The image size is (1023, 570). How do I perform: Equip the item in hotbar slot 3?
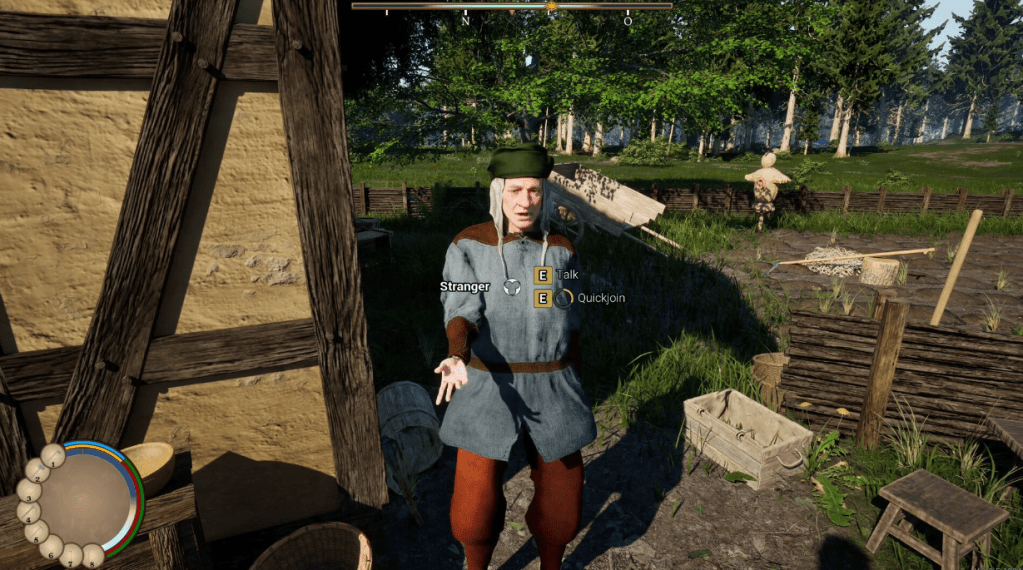pos(29,491)
